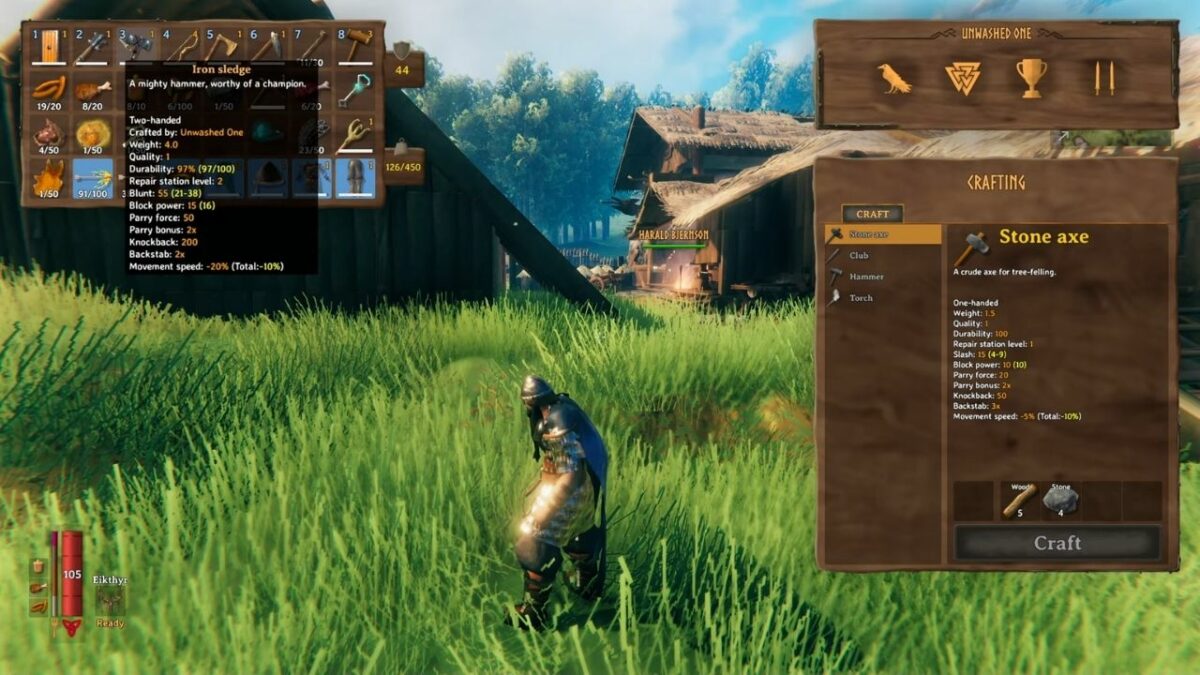Select the Stone axe recipe row
This screenshot has height=675, width=1200.
pos(882,234)
